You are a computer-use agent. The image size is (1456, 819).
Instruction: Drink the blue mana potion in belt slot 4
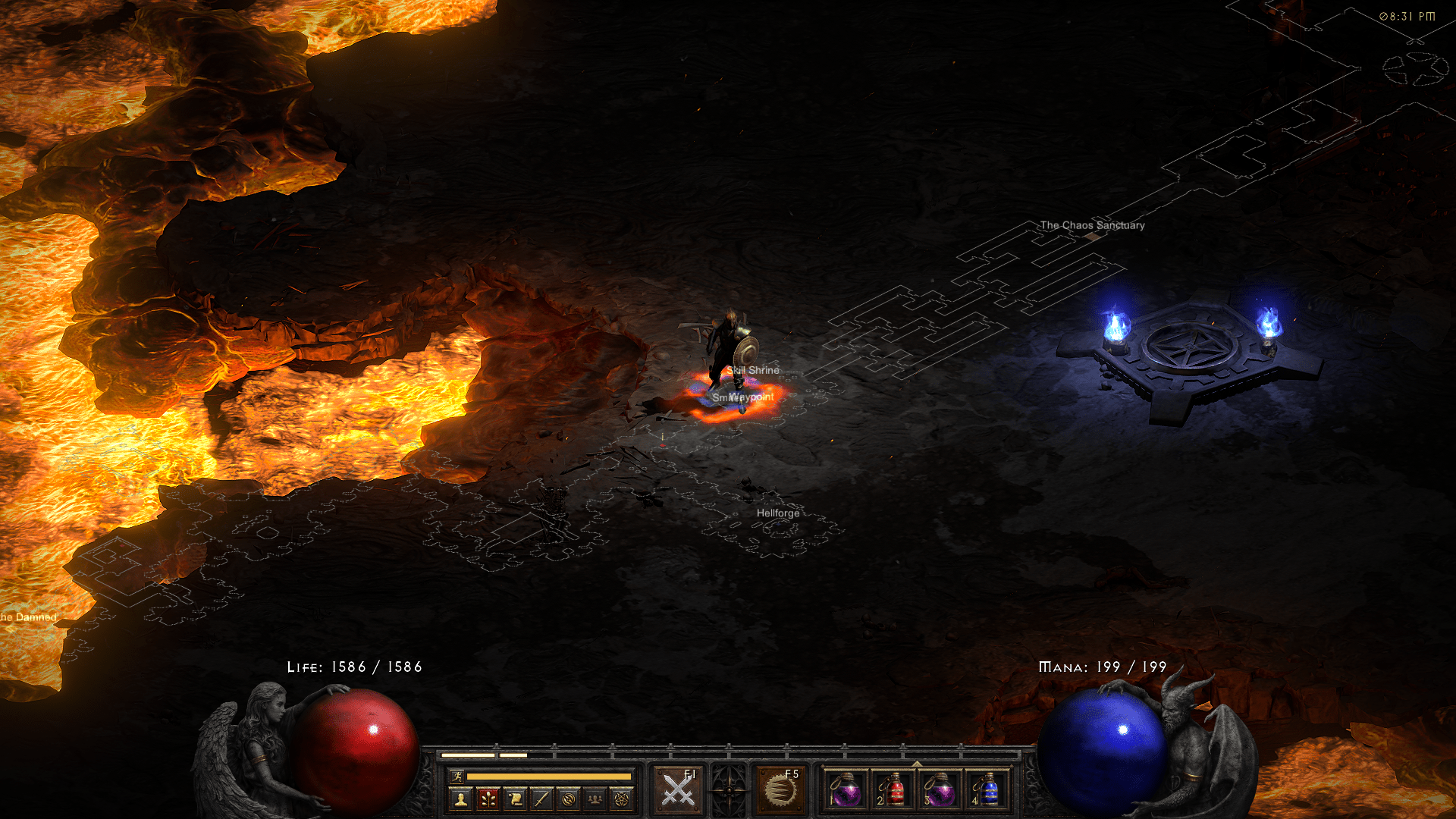pos(987,791)
